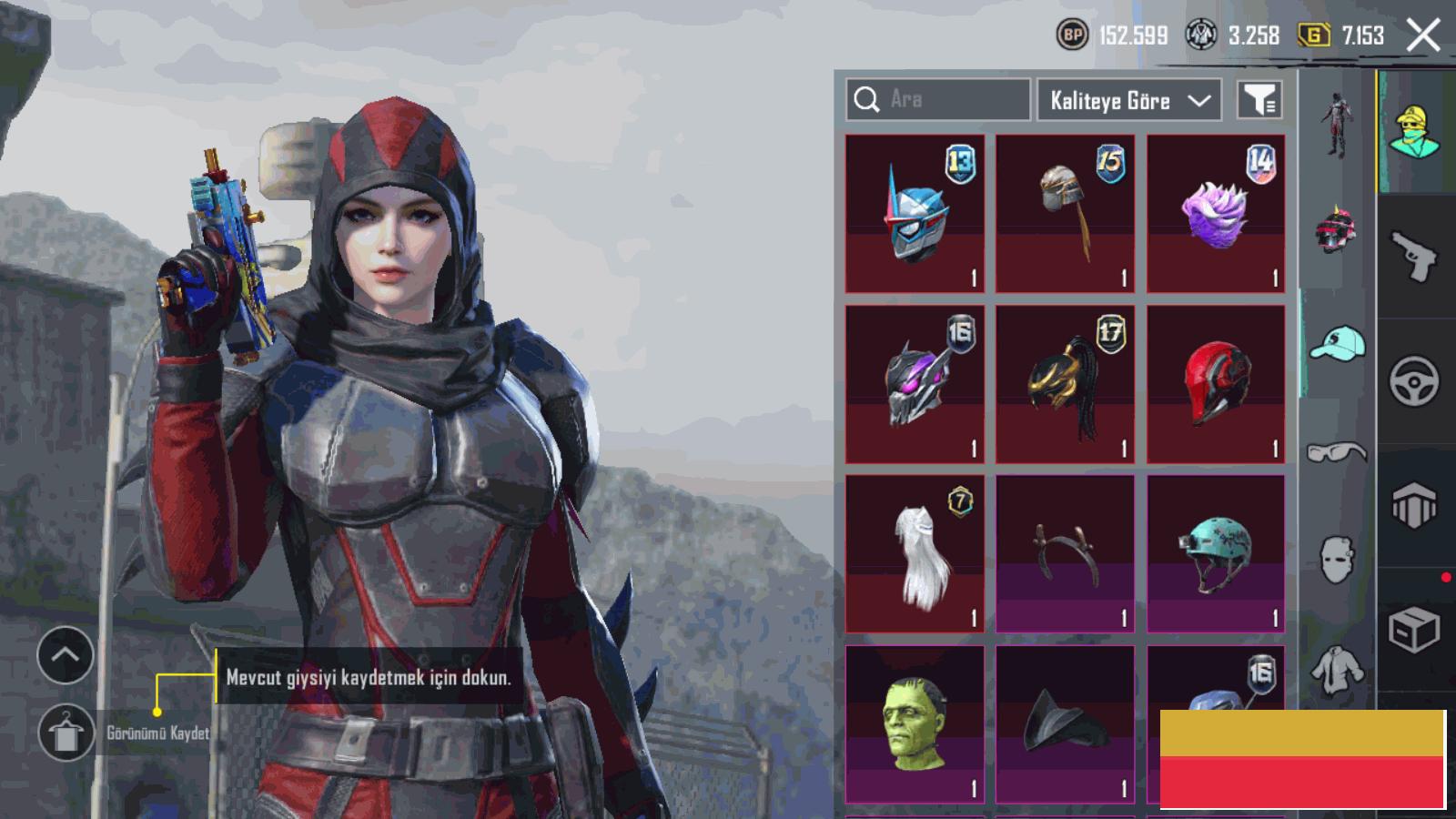Viewport: 1456px width, 819px height.
Task: Select the black pirate hat item
Action: pyautogui.click(x=1065, y=724)
